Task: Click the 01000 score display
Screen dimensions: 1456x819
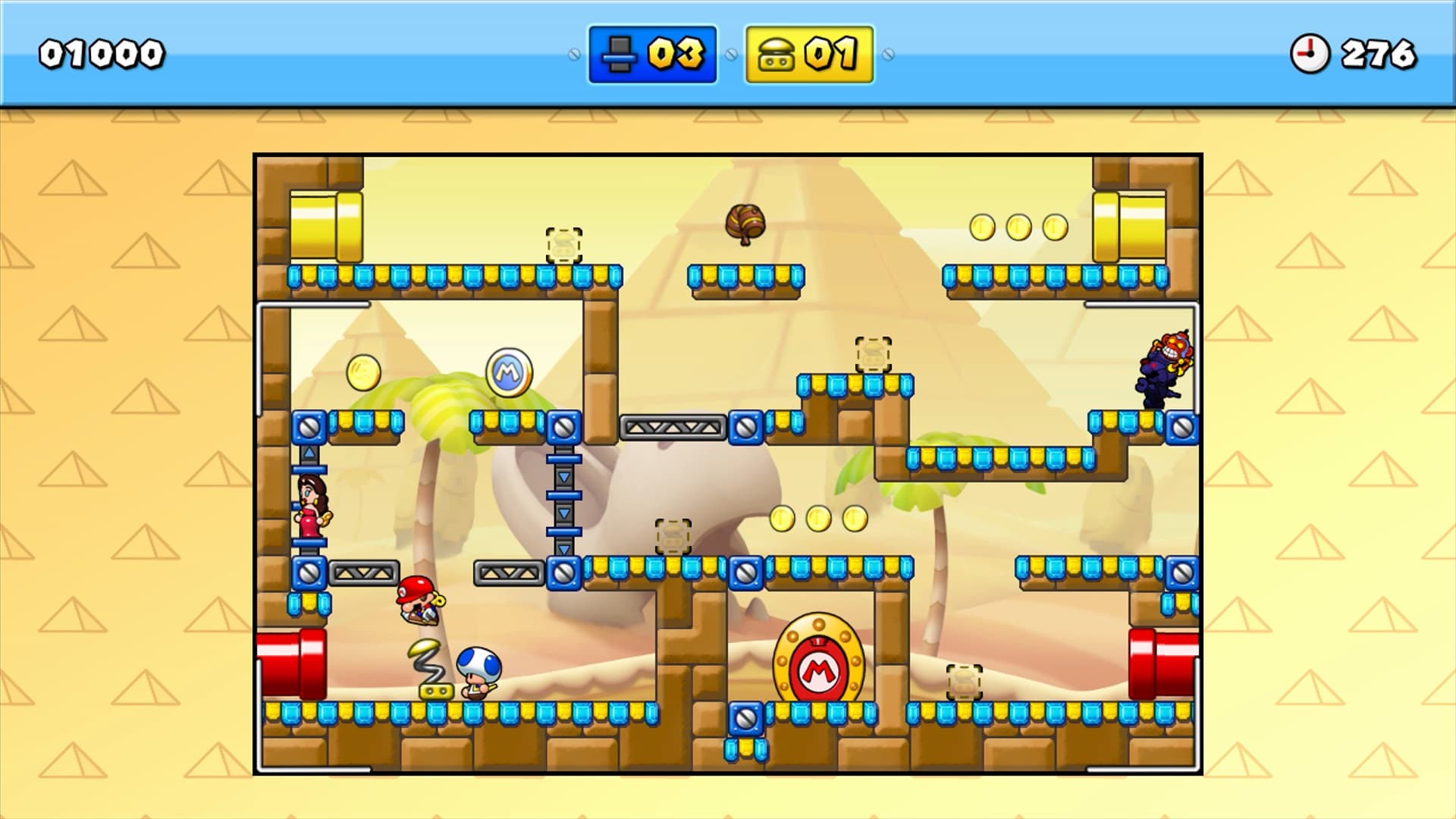Action: click(99, 52)
